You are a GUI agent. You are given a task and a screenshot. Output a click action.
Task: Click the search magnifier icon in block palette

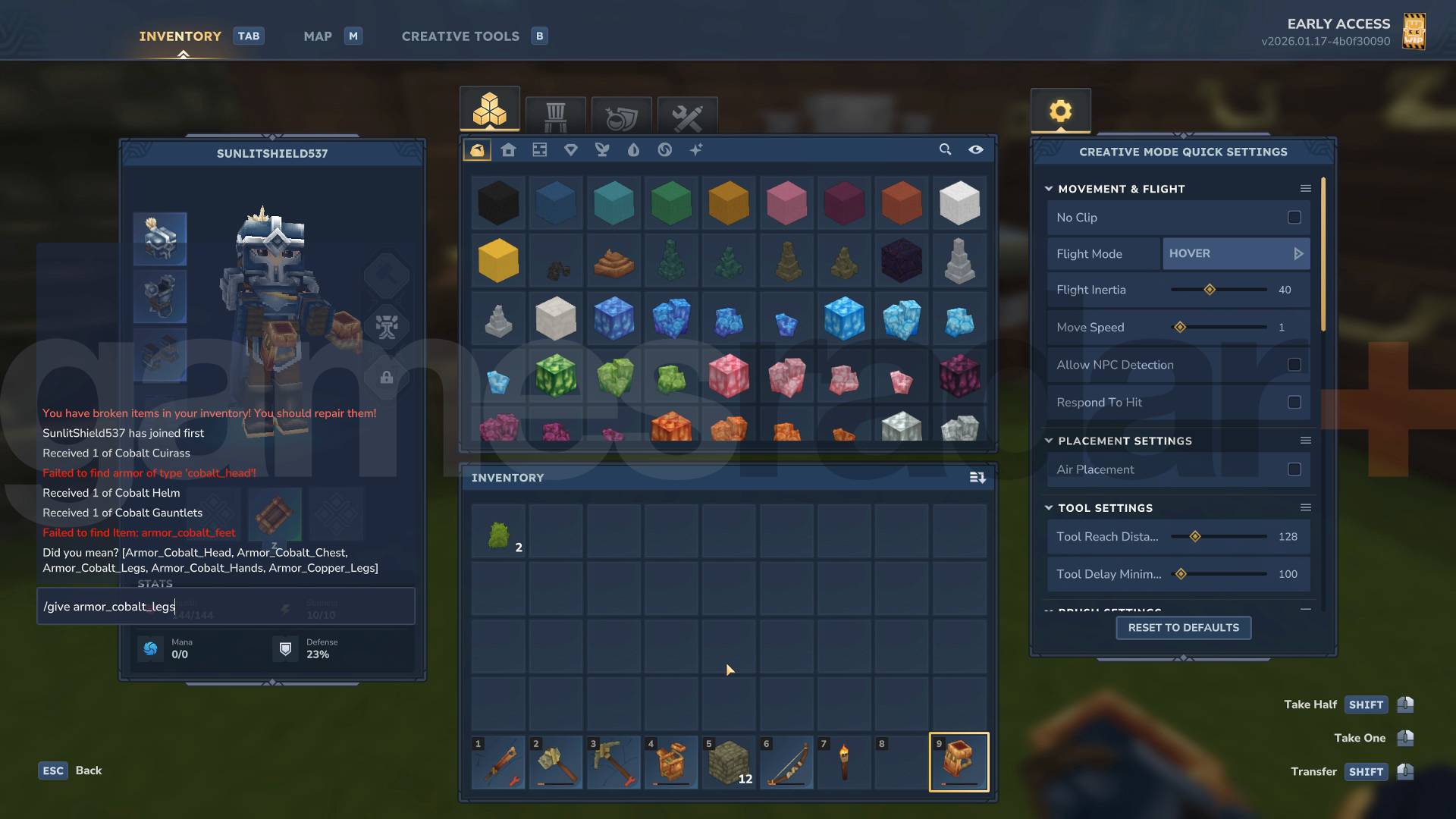pos(945,150)
